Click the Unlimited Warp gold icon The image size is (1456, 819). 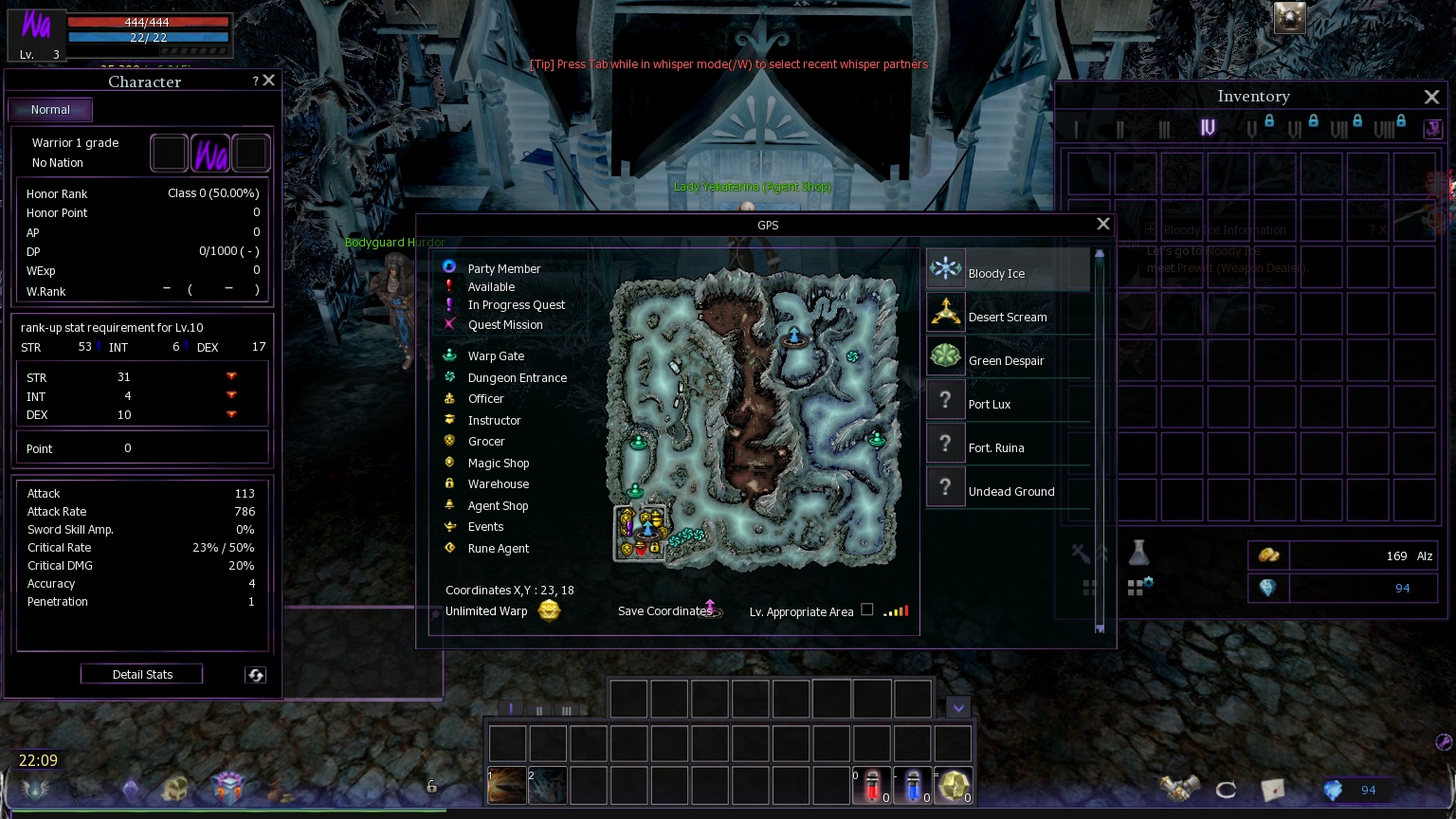click(x=549, y=610)
